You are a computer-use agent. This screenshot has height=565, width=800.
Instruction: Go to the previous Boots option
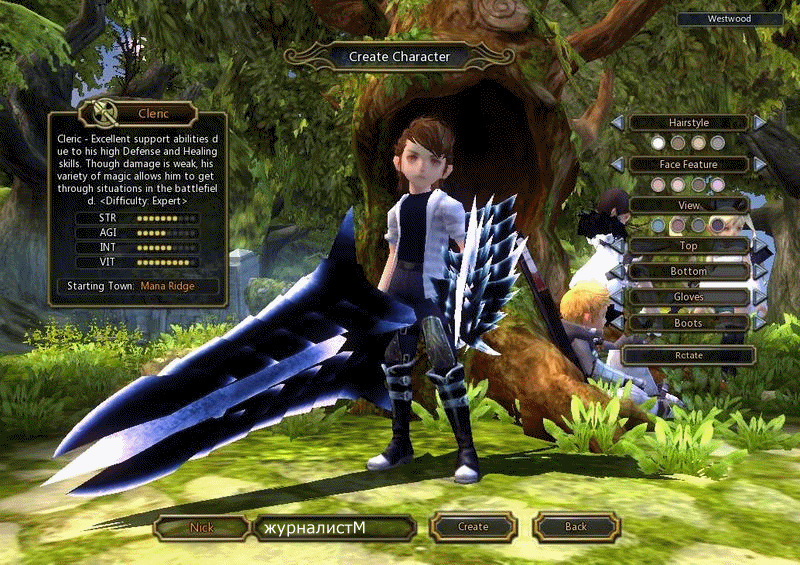click(x=618, y=323)
